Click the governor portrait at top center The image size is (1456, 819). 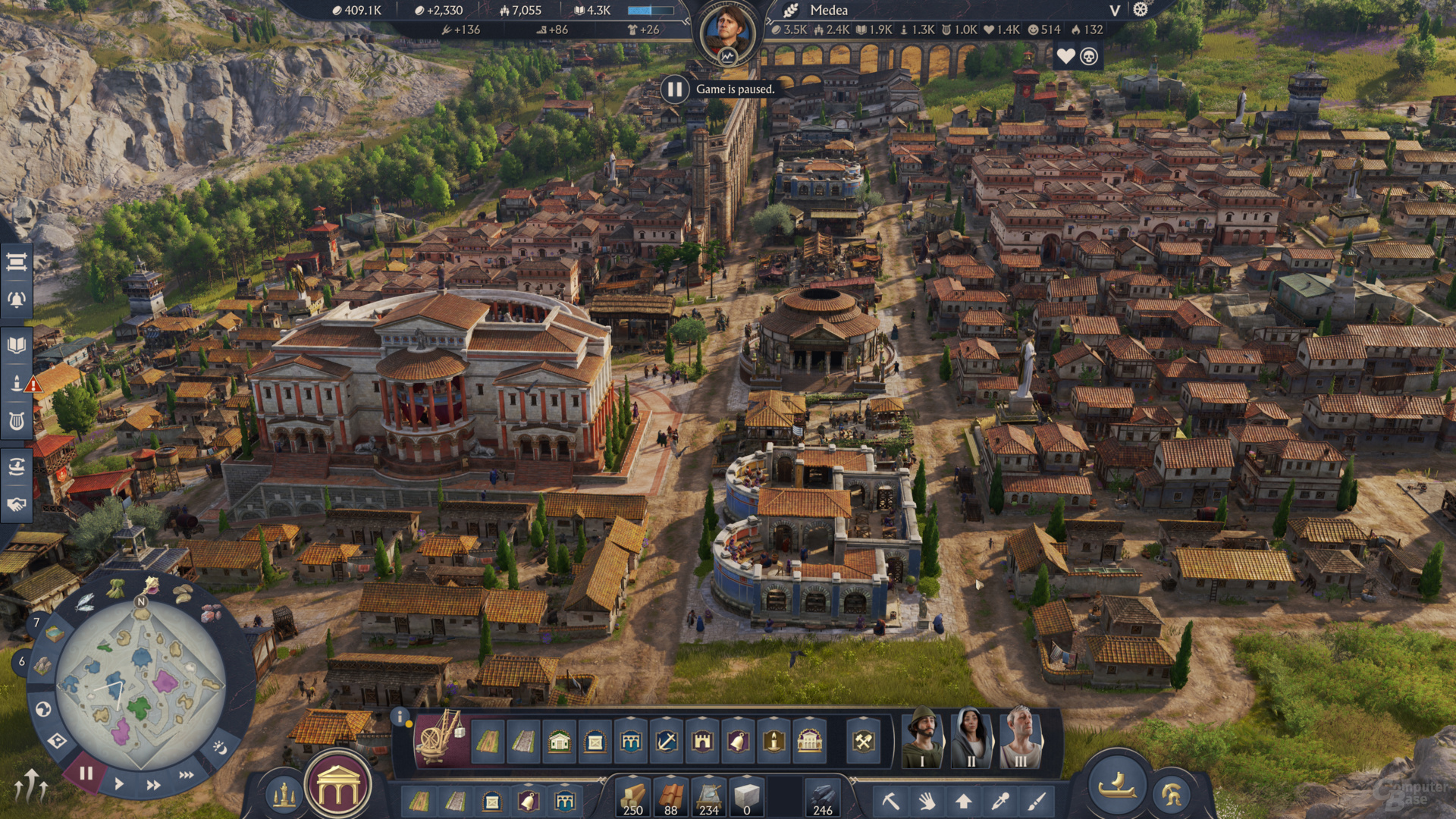[727, 32]
